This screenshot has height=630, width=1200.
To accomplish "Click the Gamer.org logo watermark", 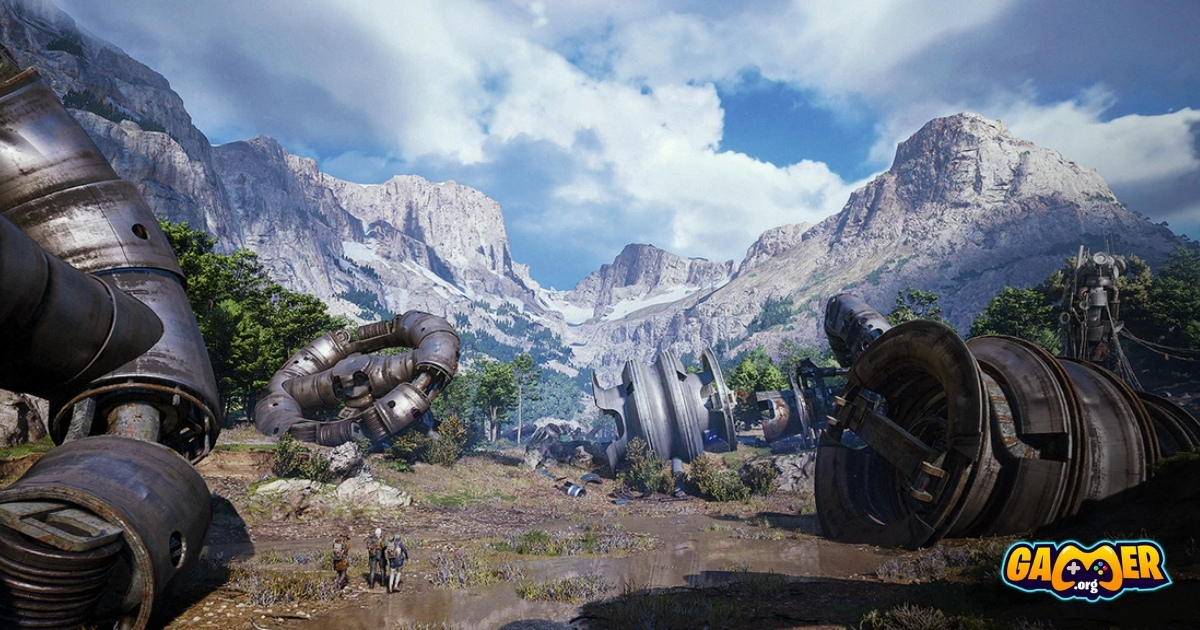I will tap(1085, 570).
